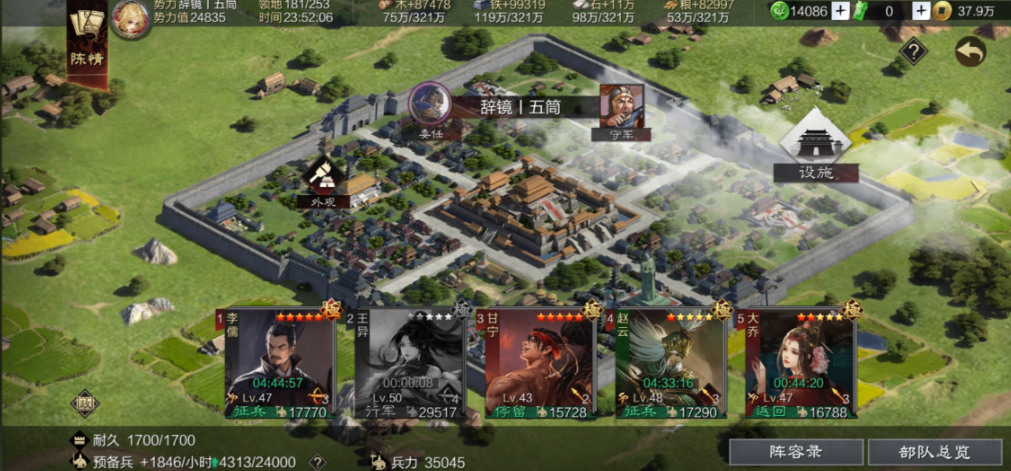The width and height of the screenshot is (1011, 471).
Task: Select the 守军 garrison portrait
Action: coord(621,106)
